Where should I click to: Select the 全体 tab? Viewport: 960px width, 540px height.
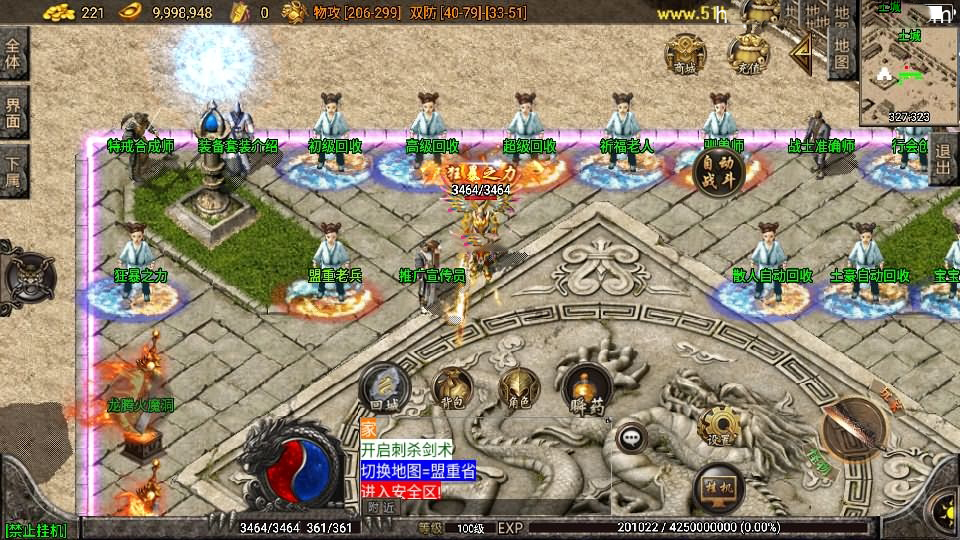pos(13,54)
